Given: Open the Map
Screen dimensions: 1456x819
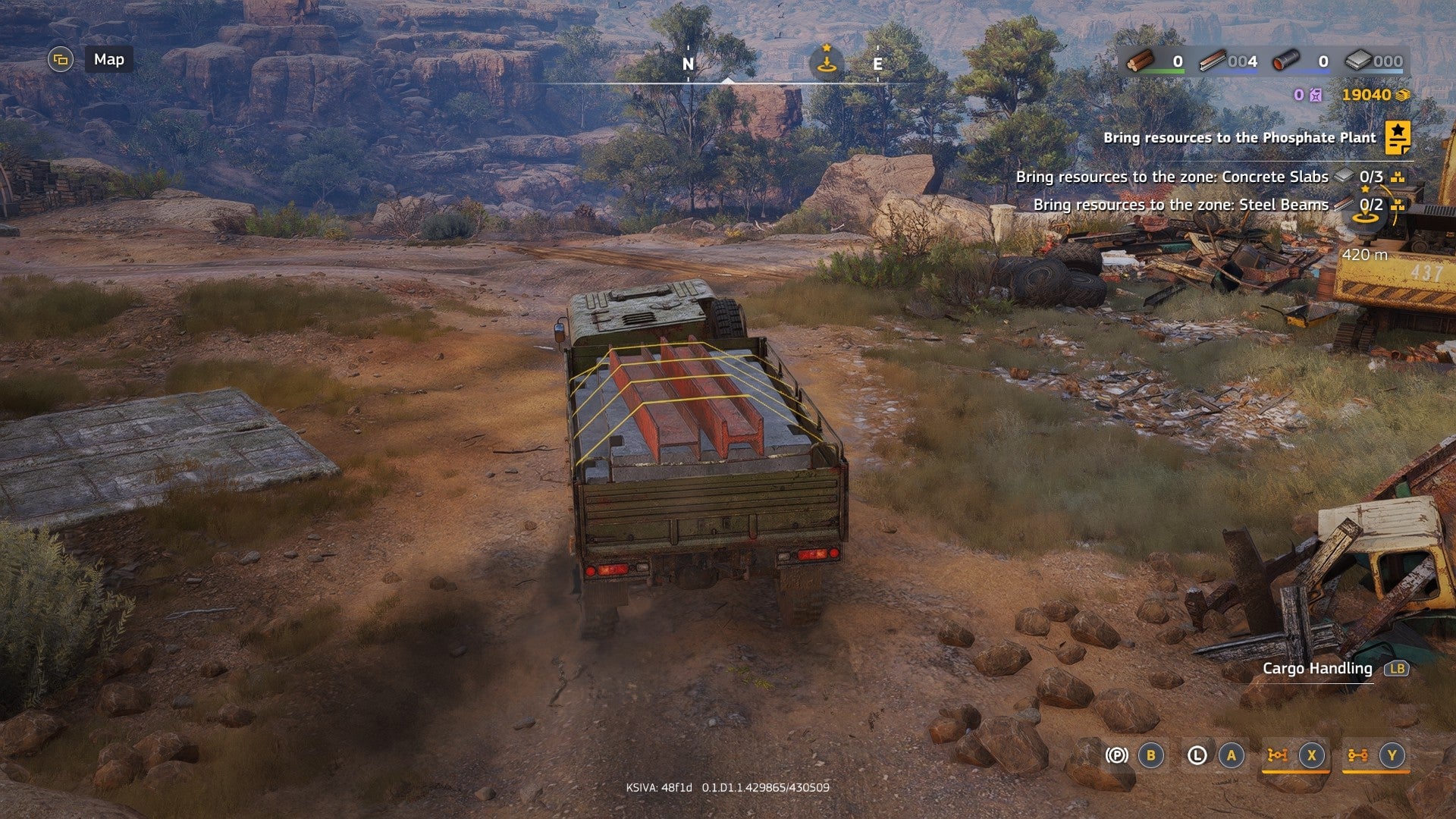Looking at the screenshot, I should [108, 59].
